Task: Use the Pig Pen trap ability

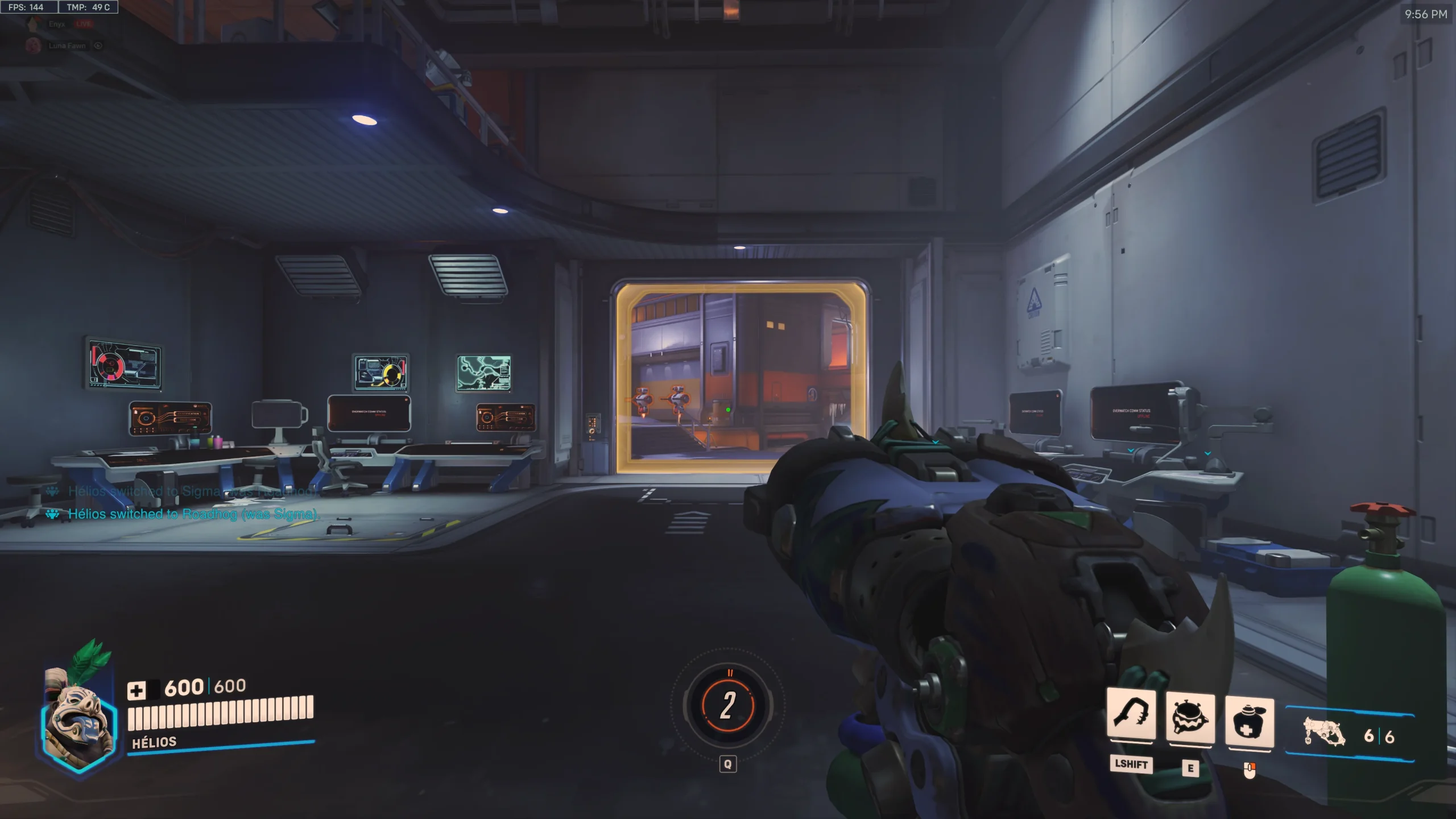Action: (x=1190, y=718)
